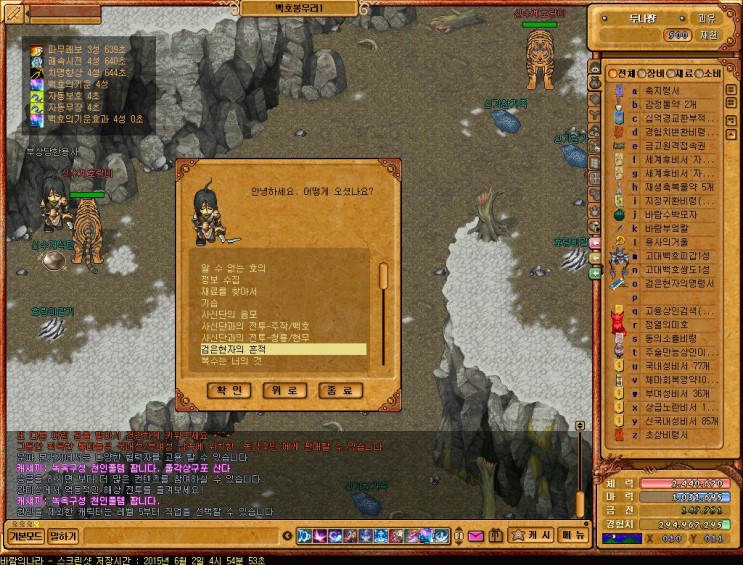This screenshot has height=565, width=743.
Task: Pick the 재료를 찾아서 dialogue option
Action: [x=229, y=291]
